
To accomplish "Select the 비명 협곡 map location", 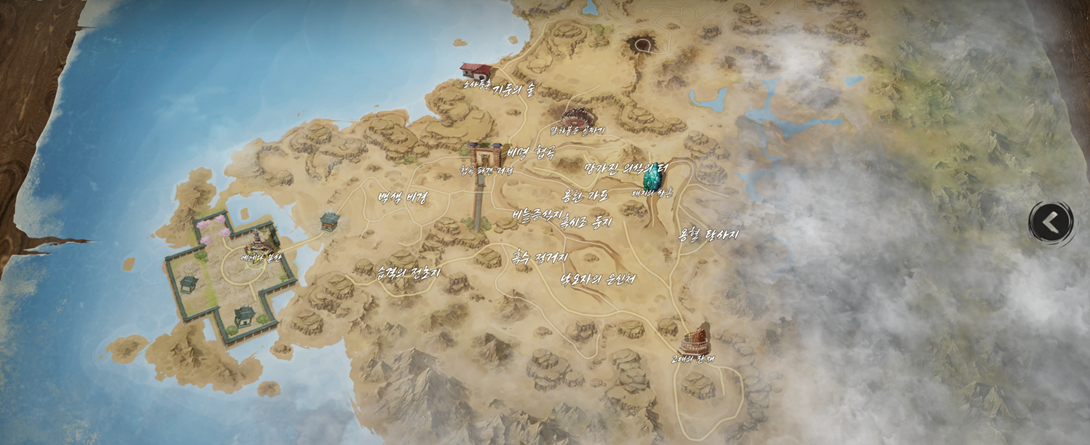I will [531, 153].
